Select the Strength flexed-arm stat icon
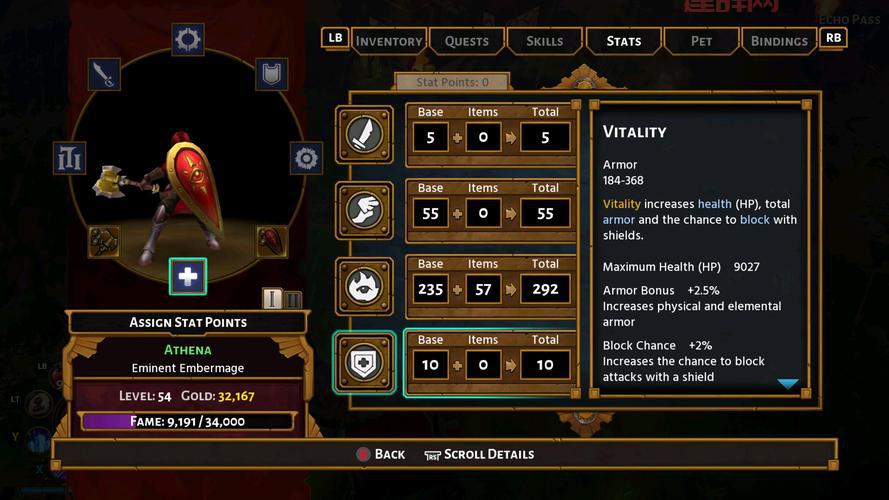Viewport: 889px width, 500px height. [364, 134]
